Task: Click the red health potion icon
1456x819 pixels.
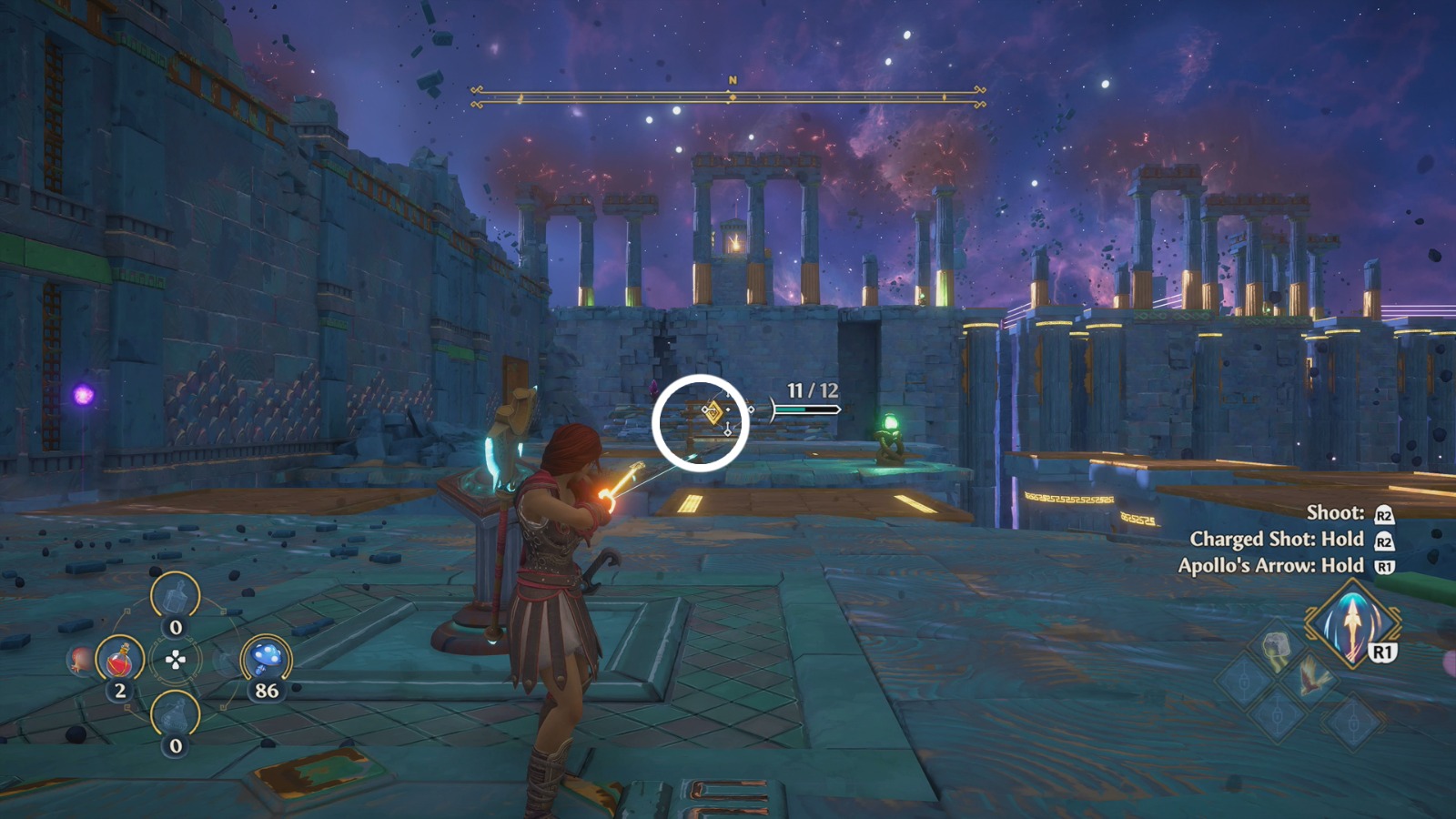Action: coord(119,661)
